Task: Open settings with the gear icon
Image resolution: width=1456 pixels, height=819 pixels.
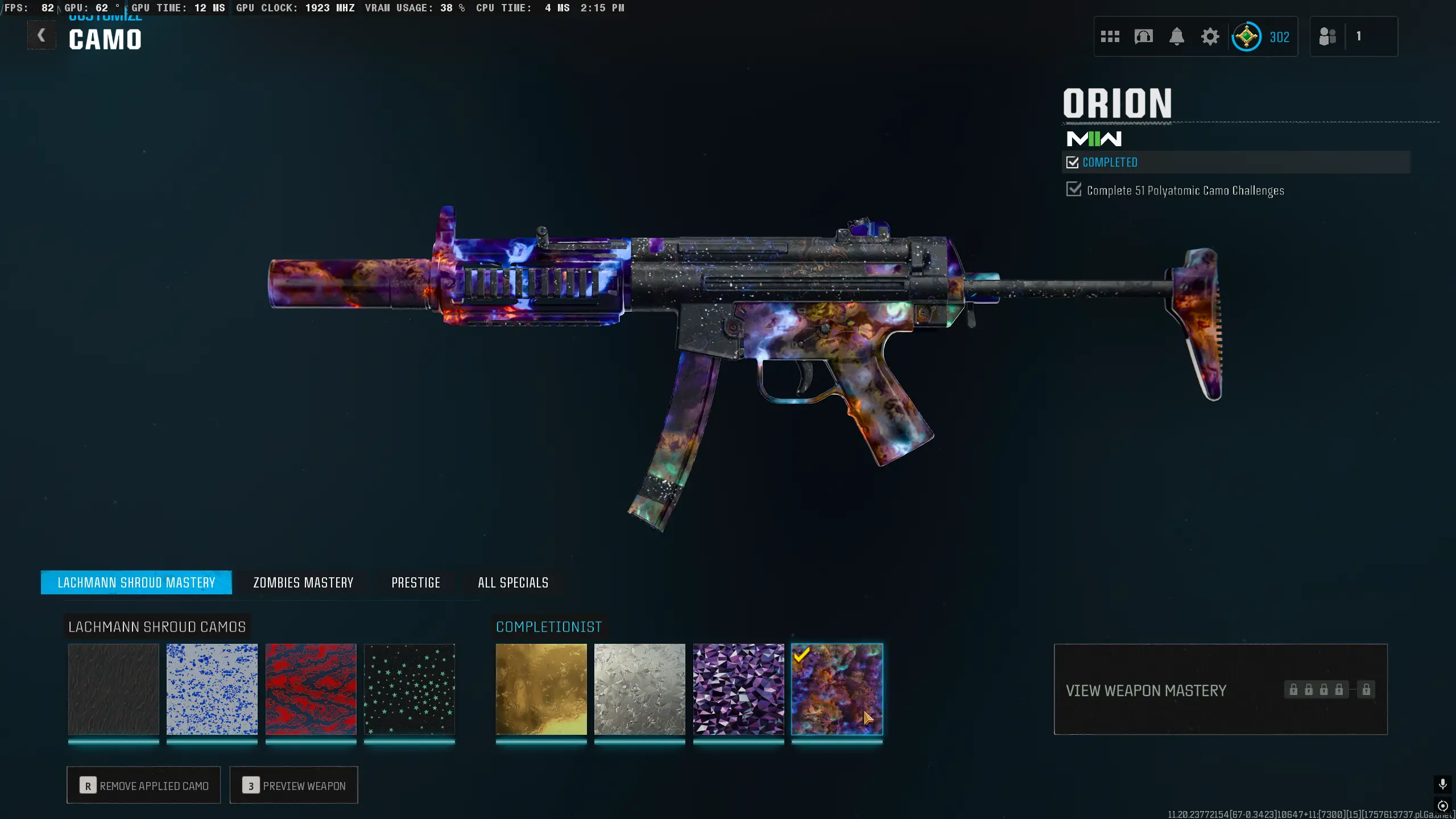Action: click(x=1210, y=37)
